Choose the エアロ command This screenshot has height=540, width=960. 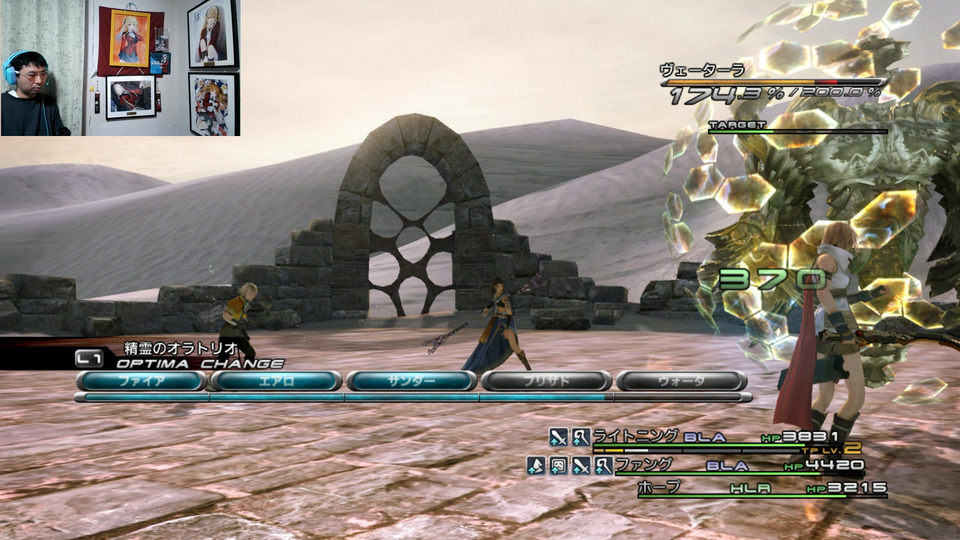276,381
